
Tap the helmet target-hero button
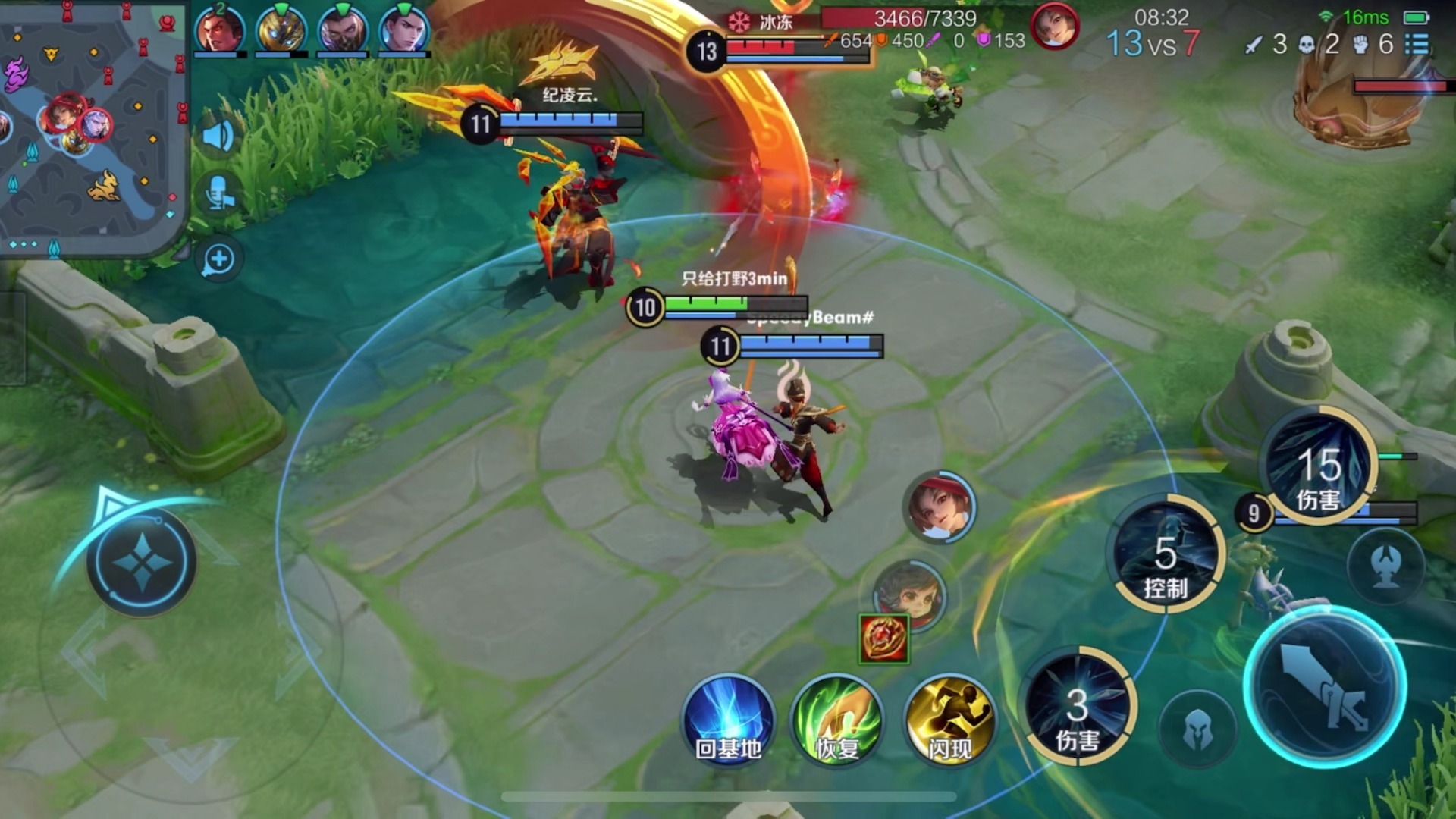1197,730
